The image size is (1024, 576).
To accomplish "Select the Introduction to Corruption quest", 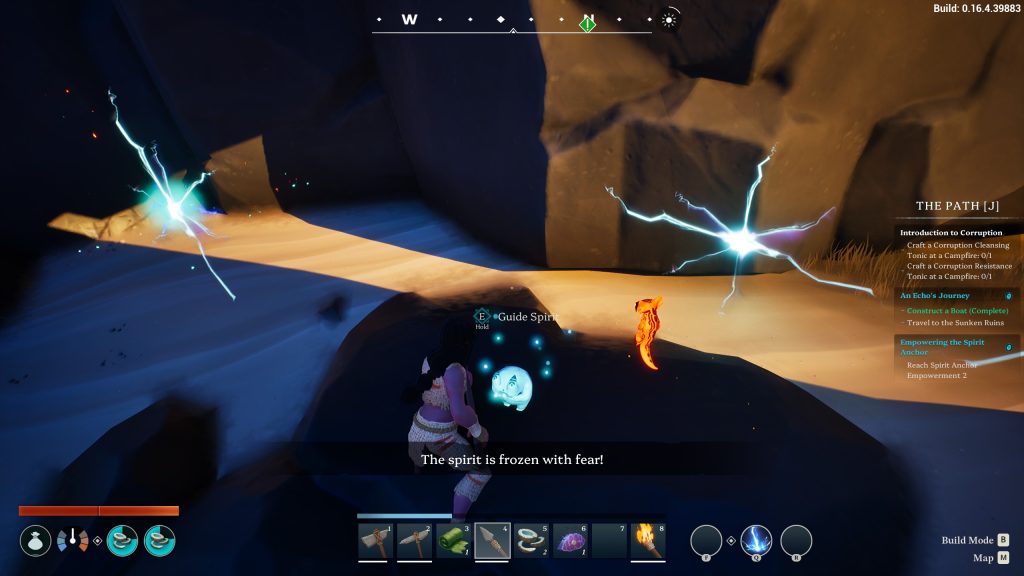I will (x=950, y=233).
